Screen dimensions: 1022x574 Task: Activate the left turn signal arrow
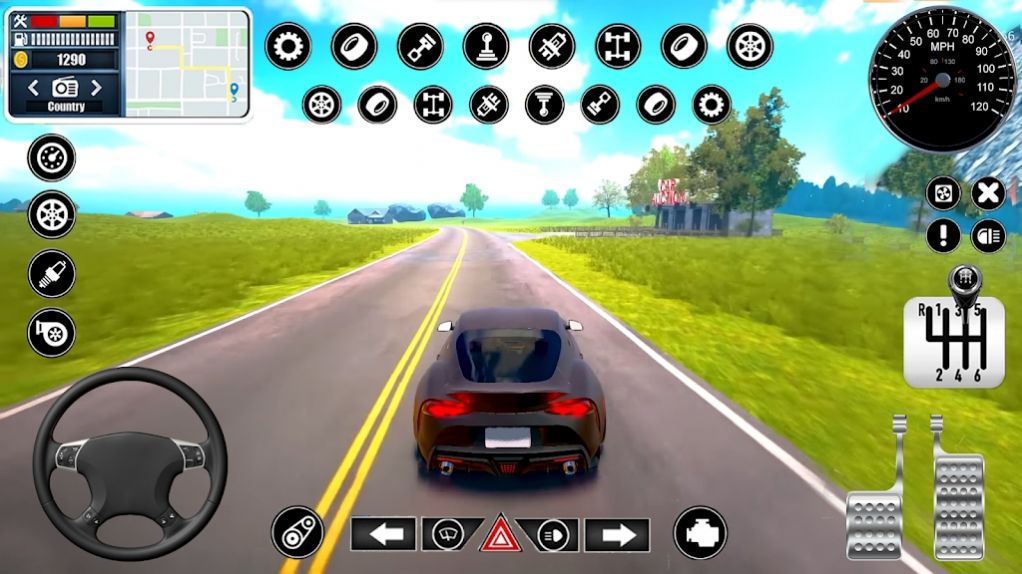383,535
